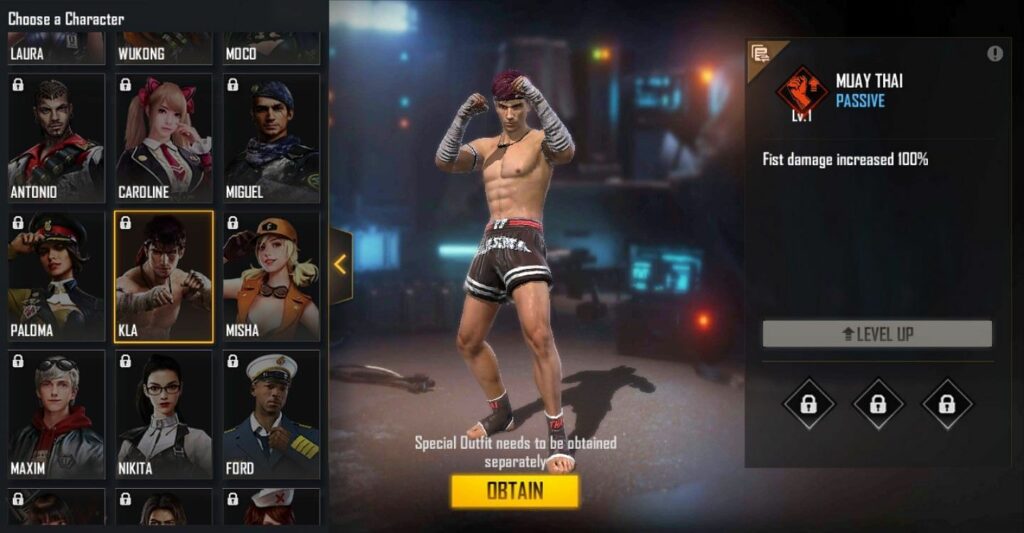The width and height of the screenshot is (1024, 533).
Task: Open the skill info exclamation icon
Action: click(x=995, y=54)
